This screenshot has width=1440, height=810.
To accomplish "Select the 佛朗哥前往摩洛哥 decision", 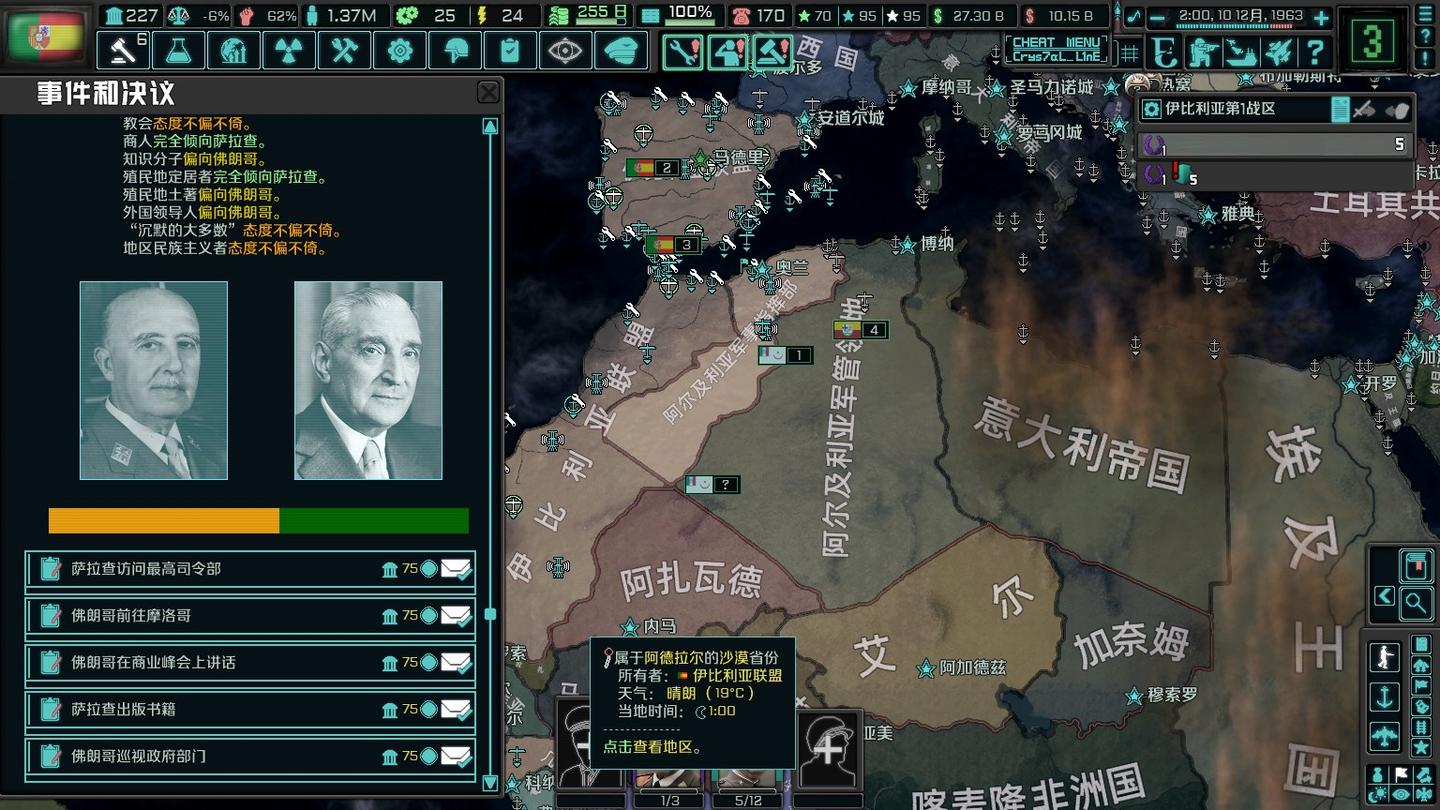I will 250,614.
